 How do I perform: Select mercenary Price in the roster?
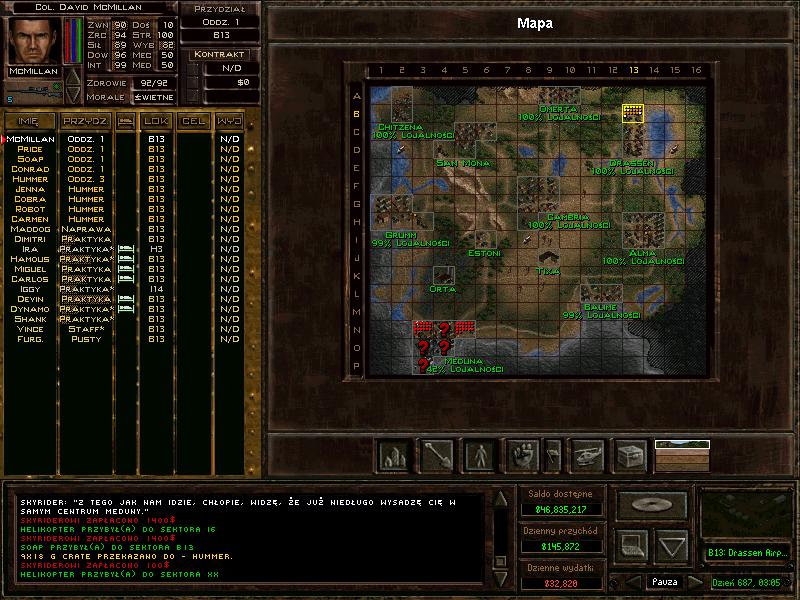pyautogui.click(x=30, y=149)
